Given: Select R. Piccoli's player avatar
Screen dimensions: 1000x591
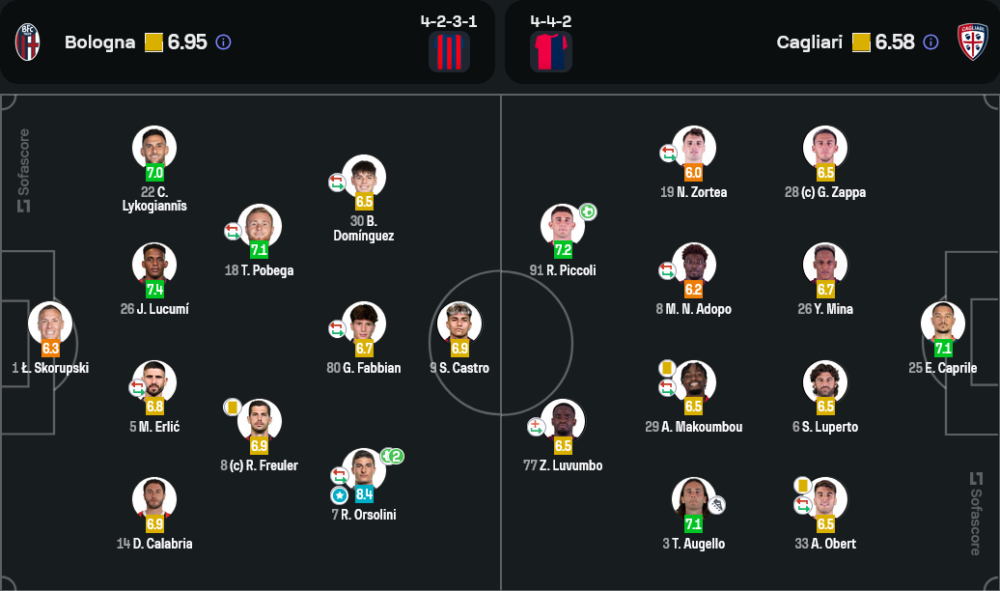Looking at the screenshot, I should coord(563,226).
